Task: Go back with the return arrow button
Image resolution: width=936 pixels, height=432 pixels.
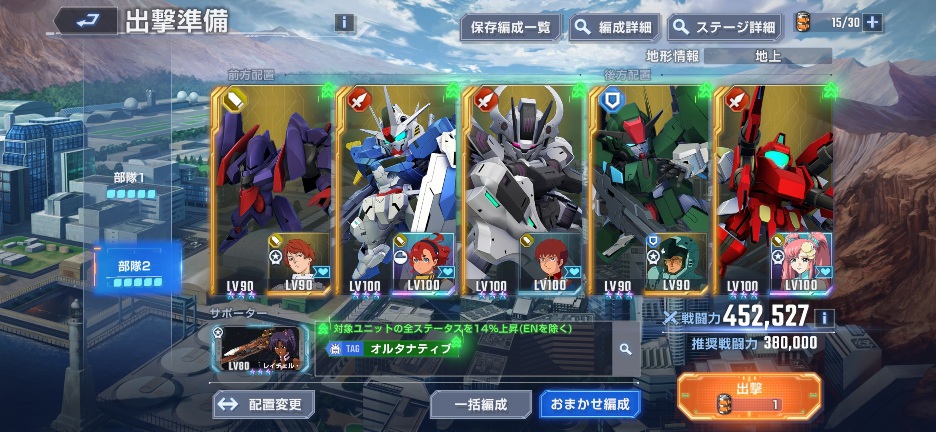Action: coord(84,19)
